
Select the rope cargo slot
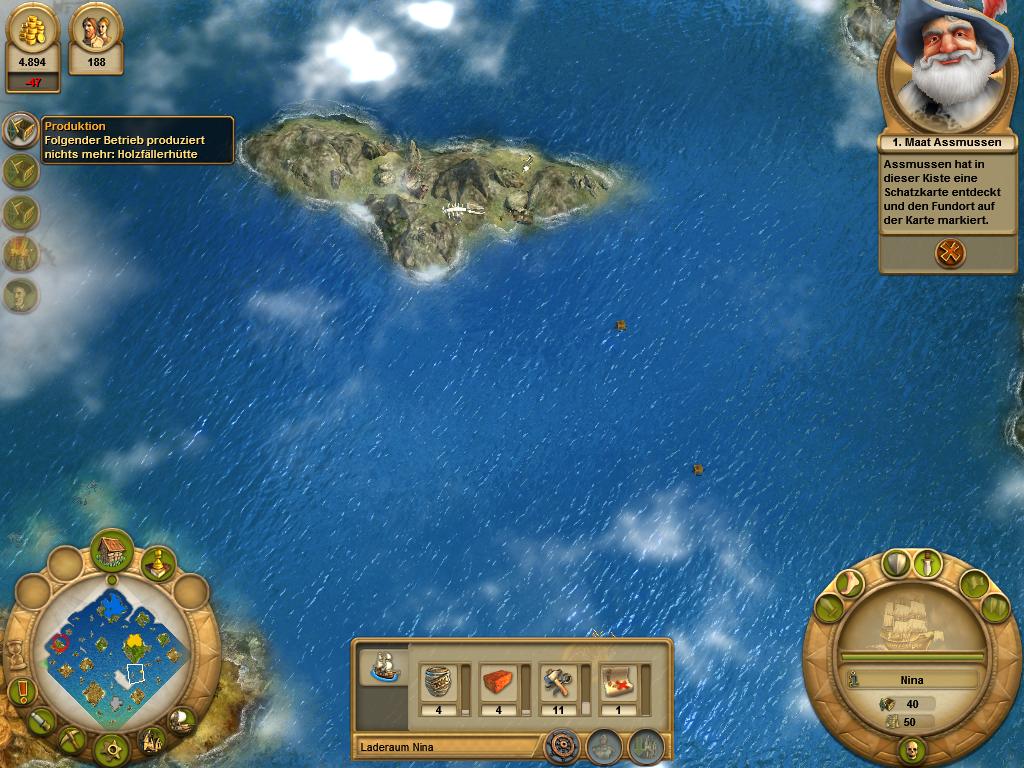pos(439,684)
